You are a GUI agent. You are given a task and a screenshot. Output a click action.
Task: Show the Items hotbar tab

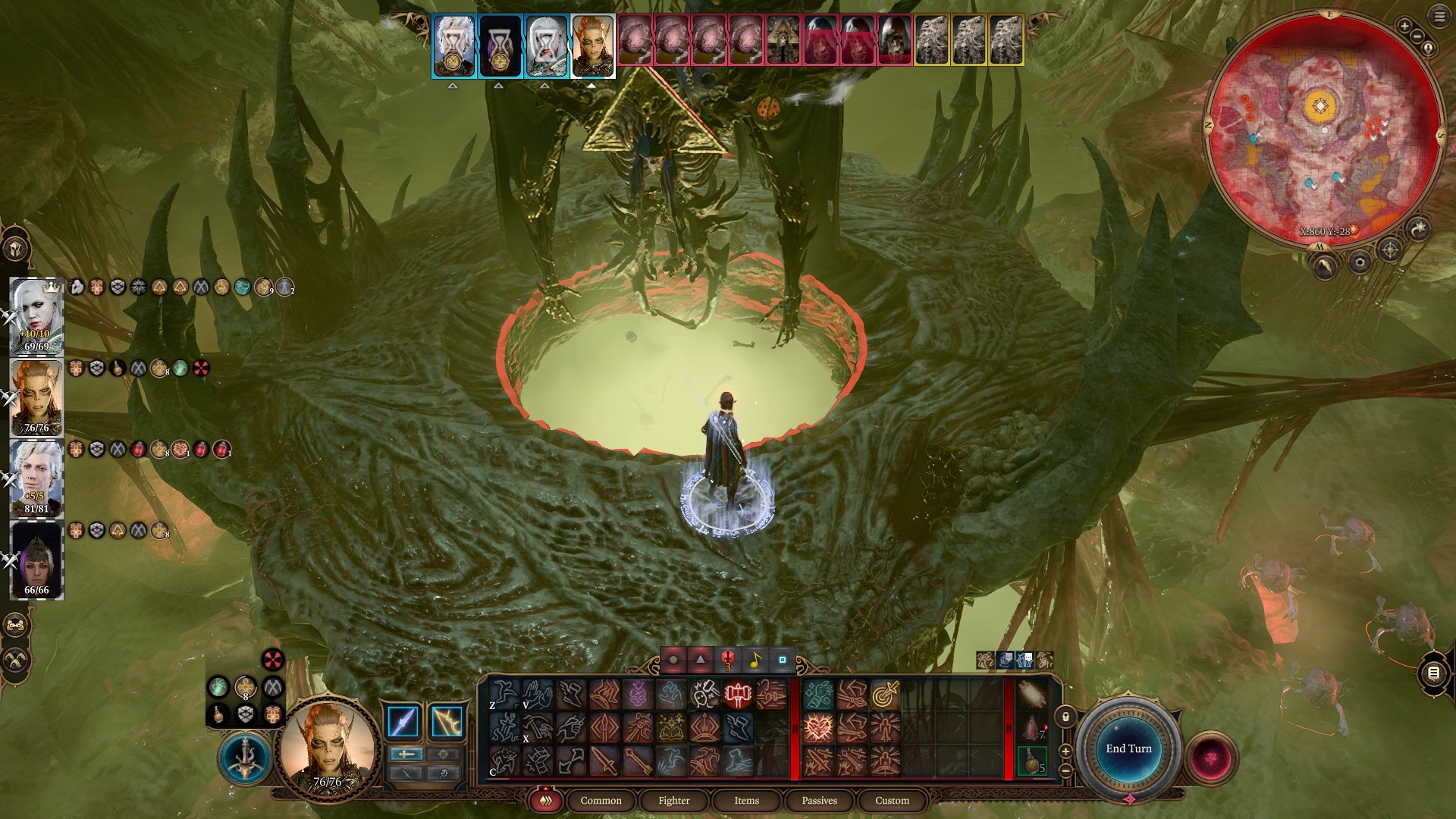[x=746, y=801]
